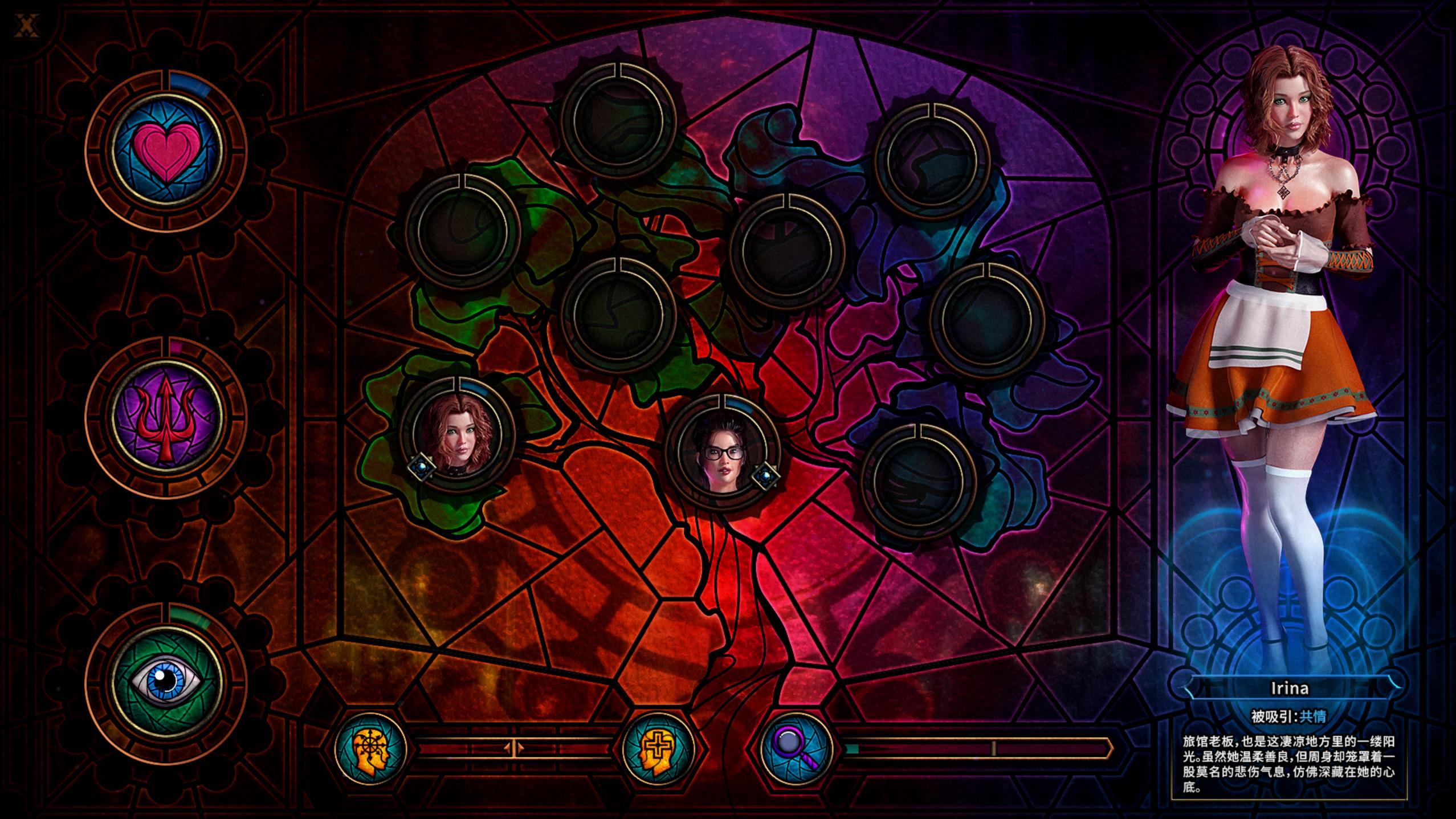The width and height of the screenshot is (1456, 819).
Task: Click the chaos-star head icon
Action: (371, 748)
